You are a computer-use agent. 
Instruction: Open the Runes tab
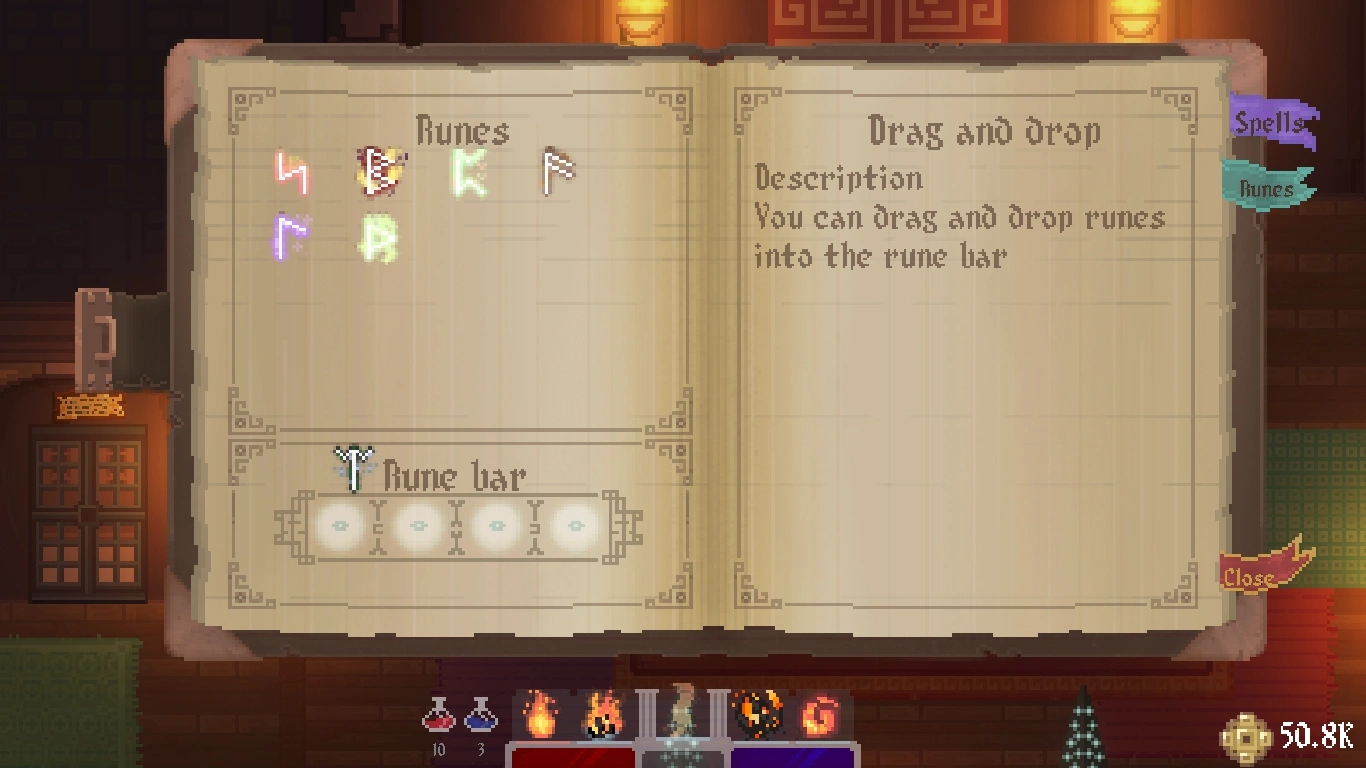tap(1266, 188)
